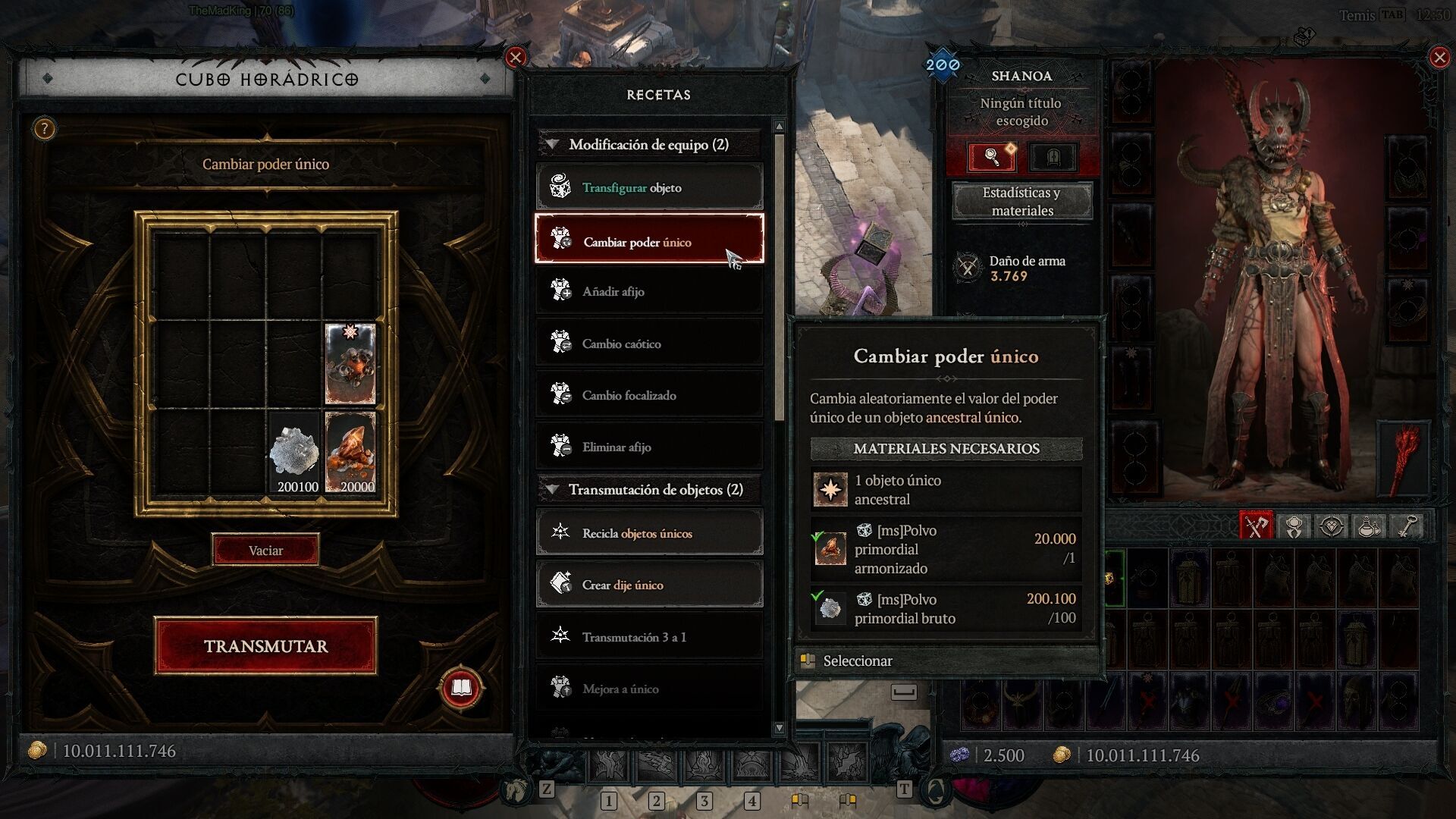Screen dimensions: 1456x819
Task: Click the question mark help icon
Action: [45, 129]
